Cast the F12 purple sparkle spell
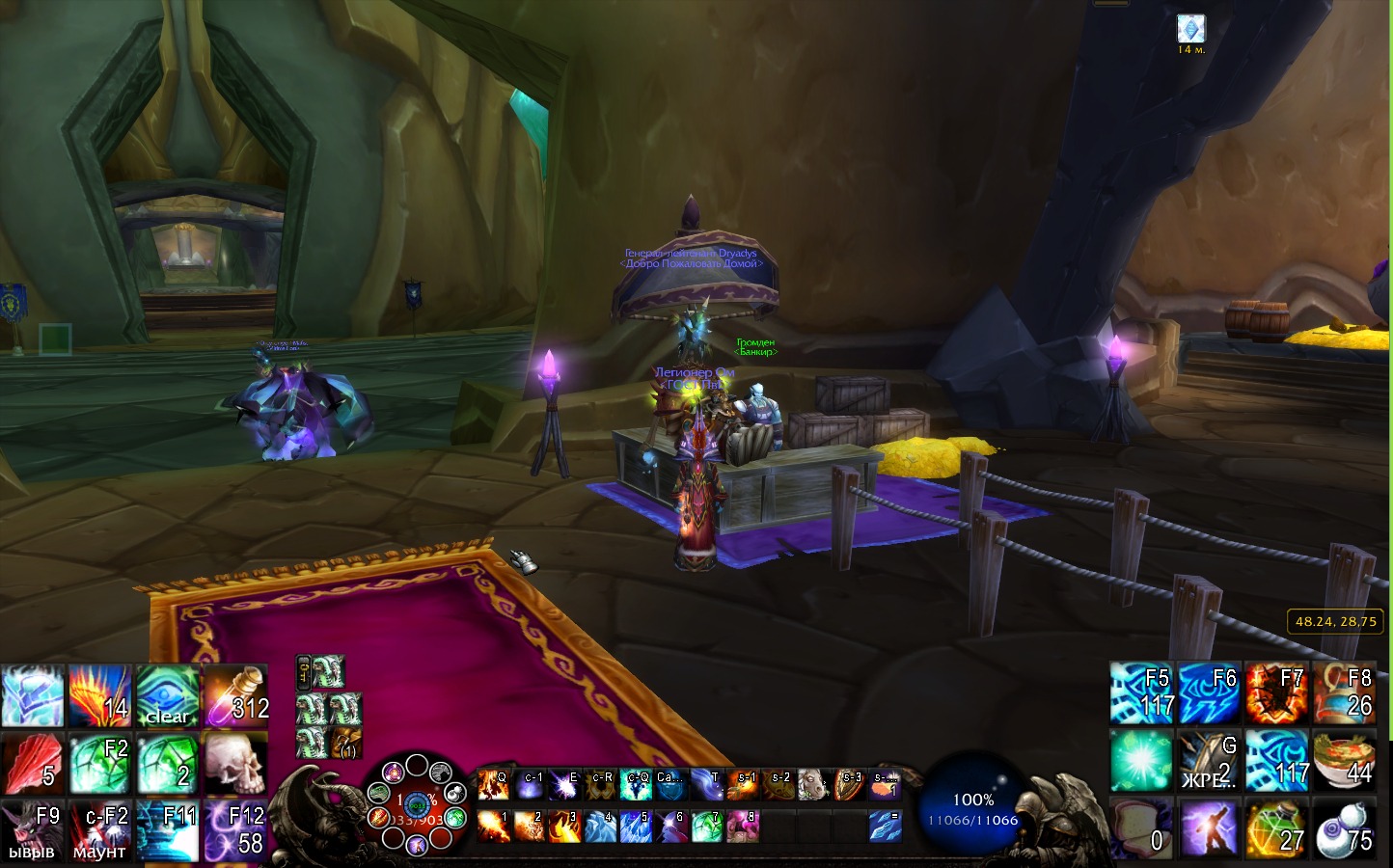 tap(234, 830)
